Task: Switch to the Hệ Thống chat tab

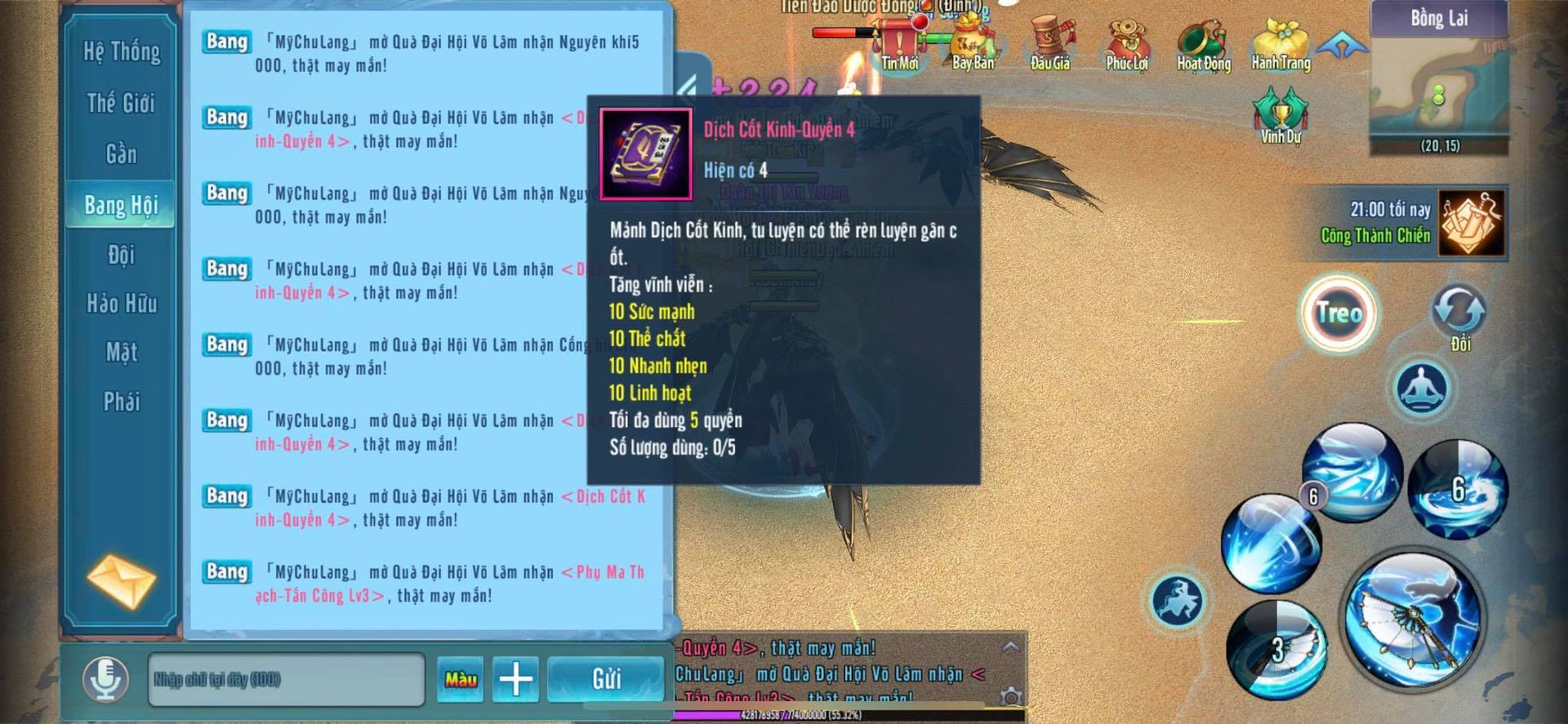Action: coord(122,52)
